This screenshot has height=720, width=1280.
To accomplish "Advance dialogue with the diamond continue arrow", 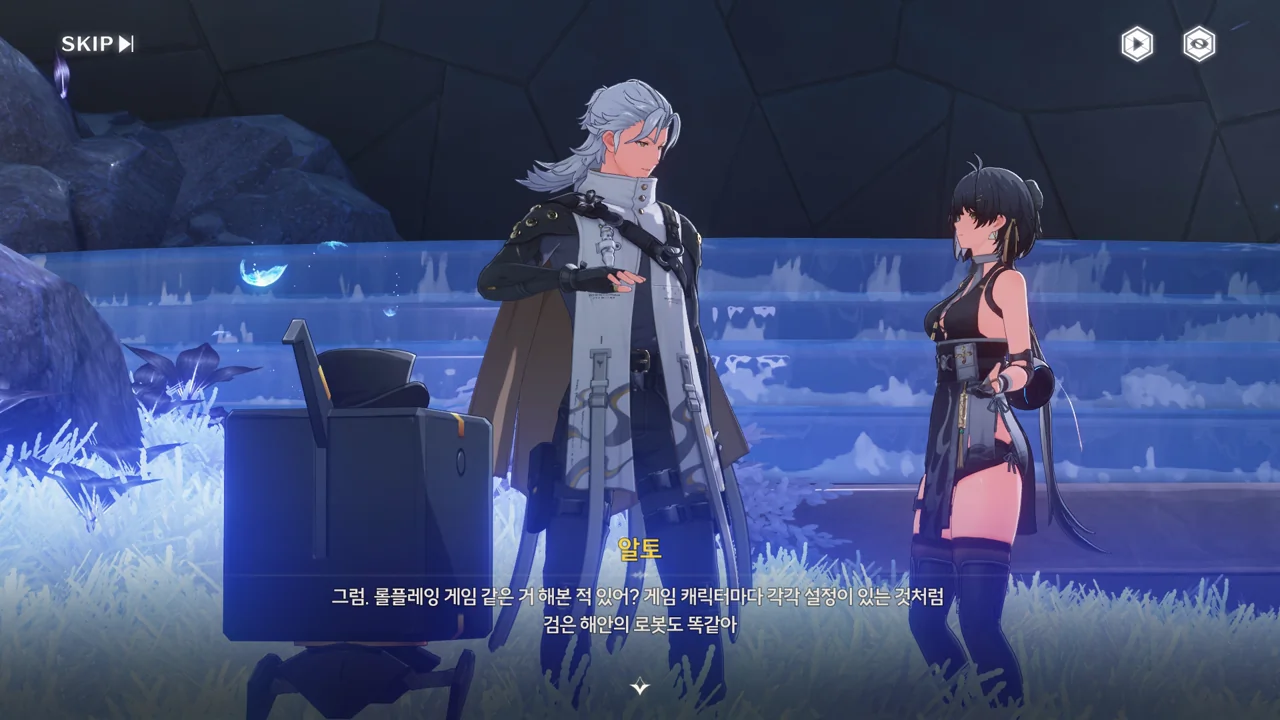I will [640, 686].
